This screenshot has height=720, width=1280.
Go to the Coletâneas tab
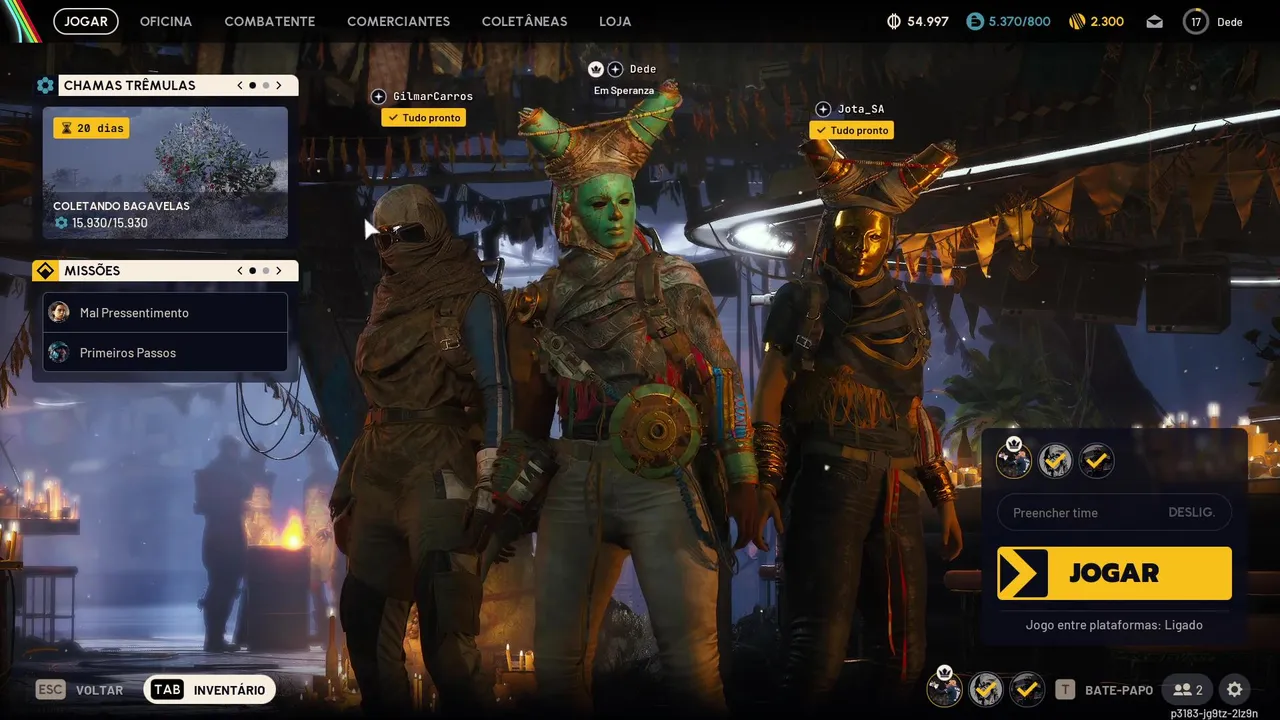[x=524, y=21]
